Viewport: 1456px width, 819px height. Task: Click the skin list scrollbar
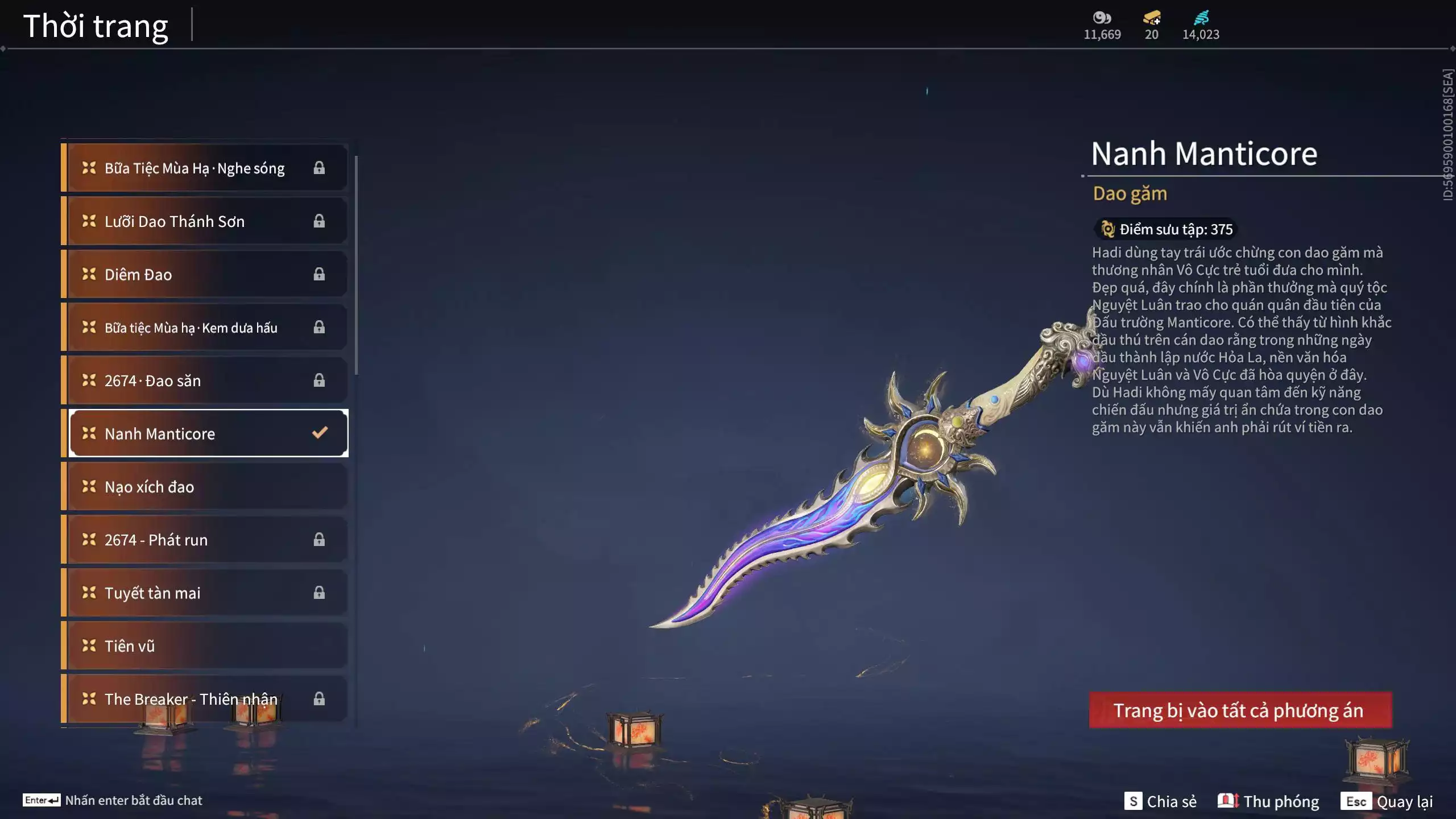coord(357,265)
